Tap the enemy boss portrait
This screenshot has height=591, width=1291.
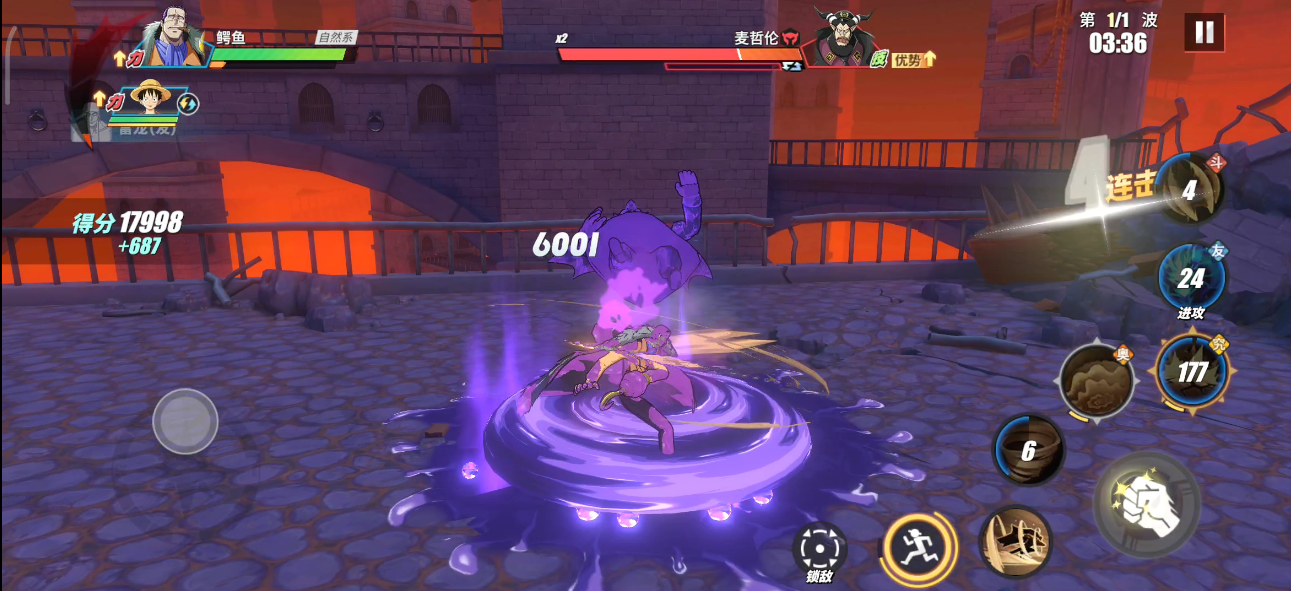(835, 38)
